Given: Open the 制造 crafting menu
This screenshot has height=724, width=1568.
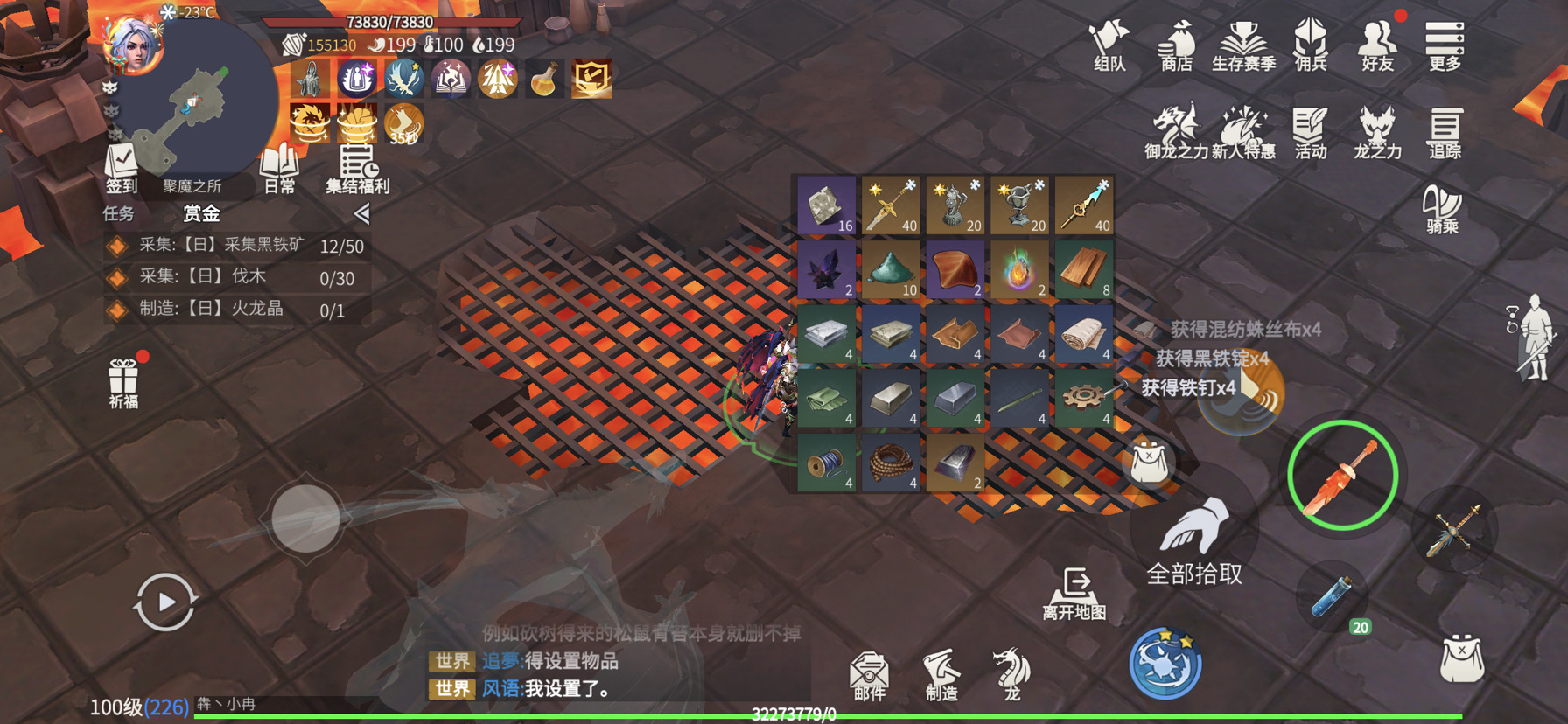Looking at the screenshot, I should 941,675.
